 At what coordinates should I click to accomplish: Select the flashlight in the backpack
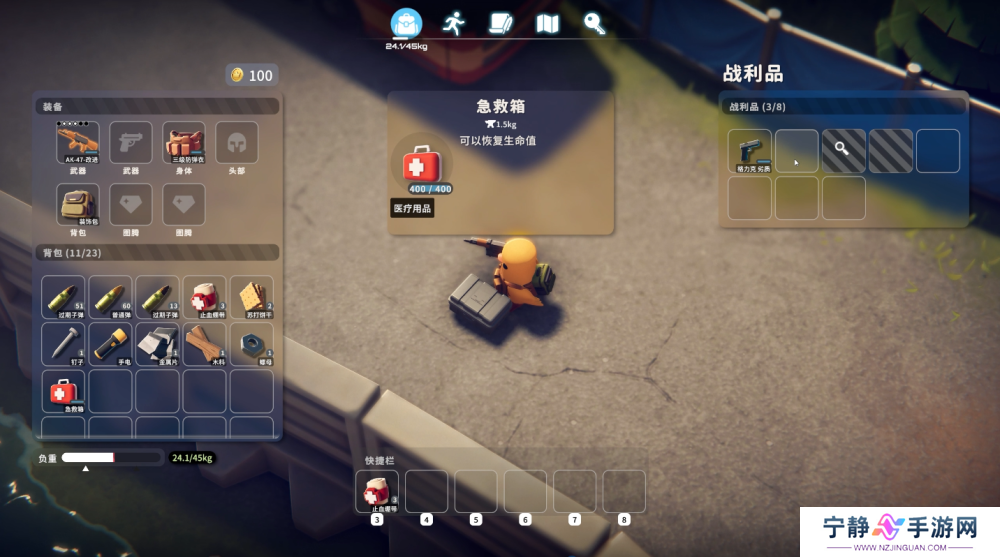point(110,343)
